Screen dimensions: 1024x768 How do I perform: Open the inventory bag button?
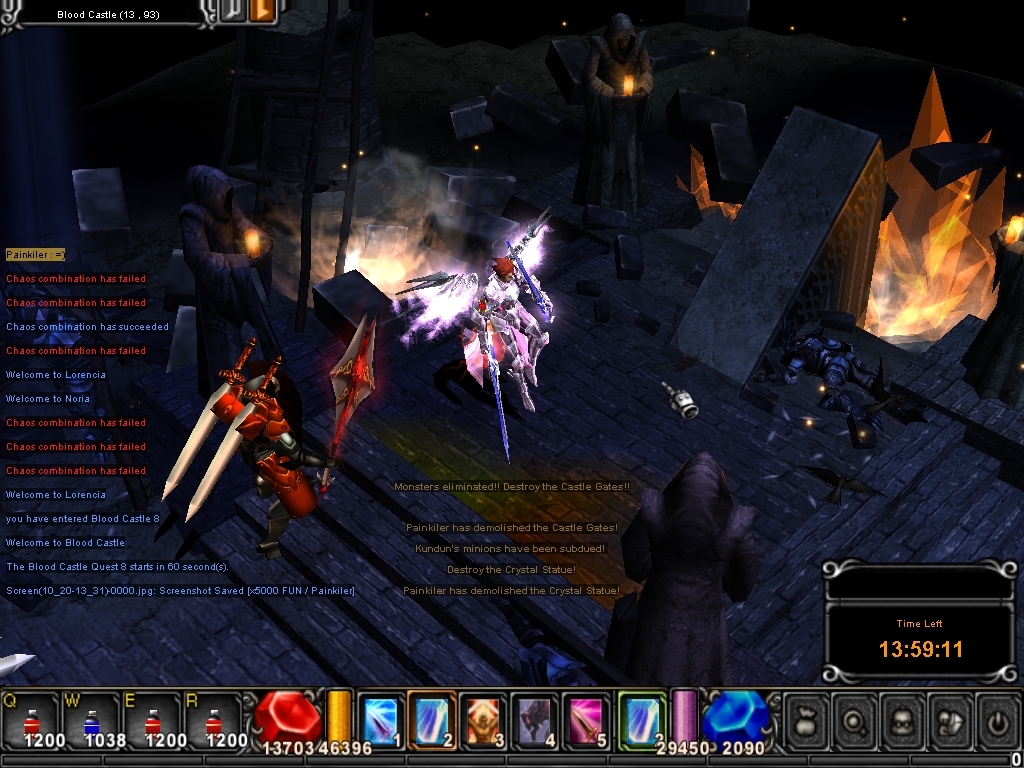[904, 718]
